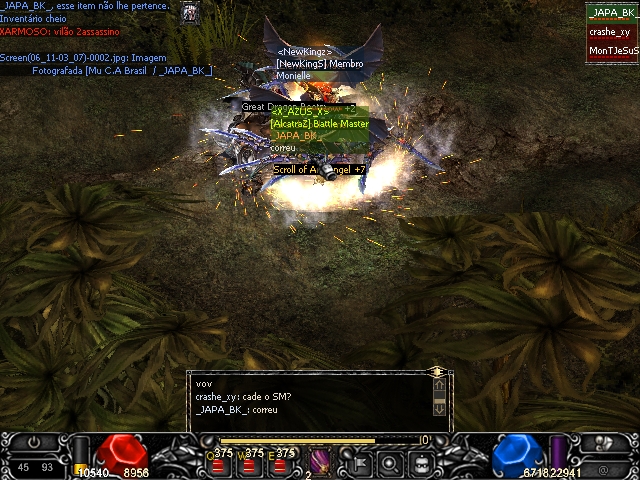Select party member MonTJeSuS
The height and width of the screenshot is (480, 640).
point(612,50)
